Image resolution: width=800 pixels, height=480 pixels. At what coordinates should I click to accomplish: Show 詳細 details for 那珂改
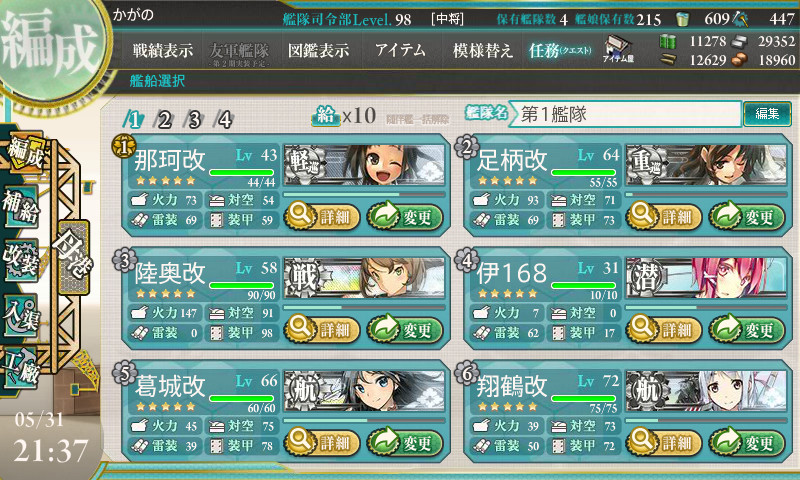click(321, 214)
